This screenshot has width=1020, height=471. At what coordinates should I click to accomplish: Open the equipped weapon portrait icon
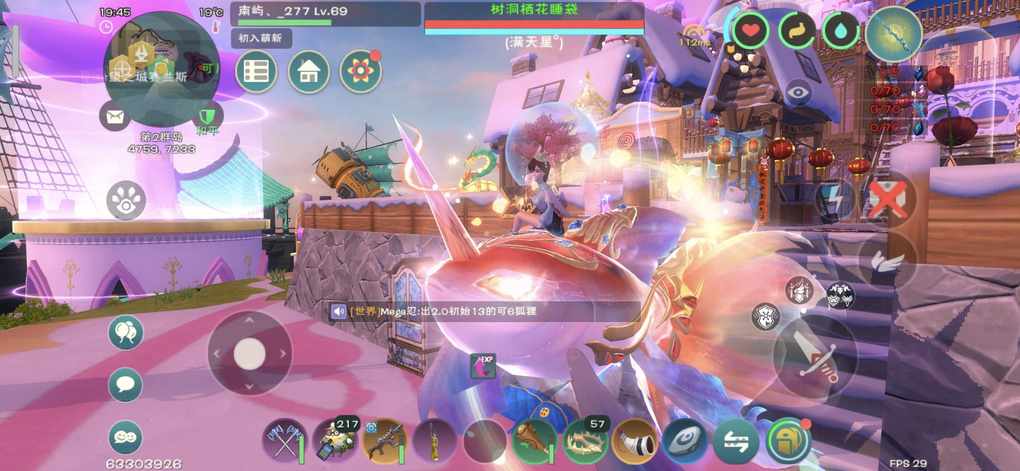(894, 33)
